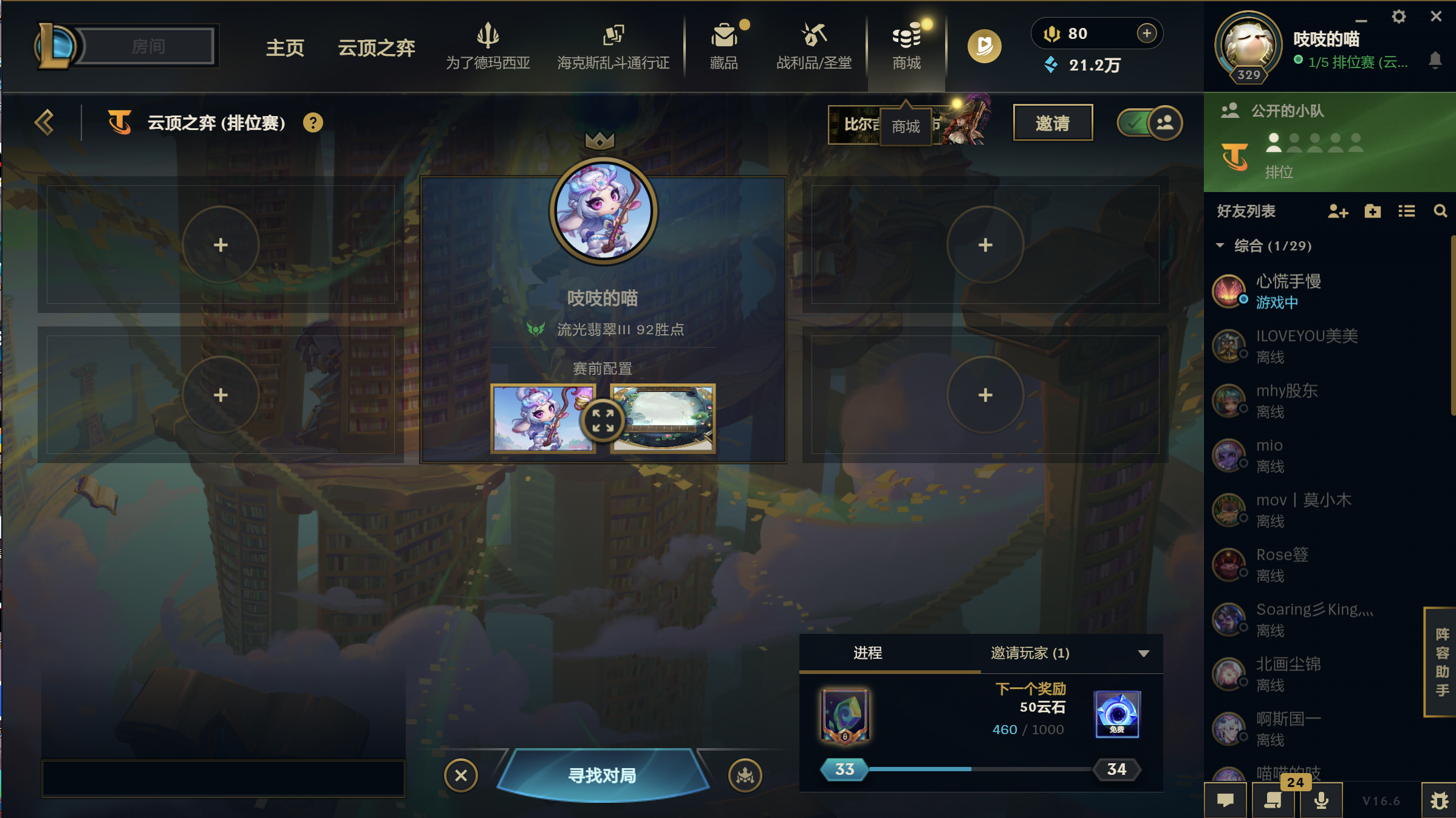Image resolution: width=1456 pixels, height=818 pixels.
Task: Open the 为了德玛西亚 event page
Action: pyautogui.click(x=488, y=46)
